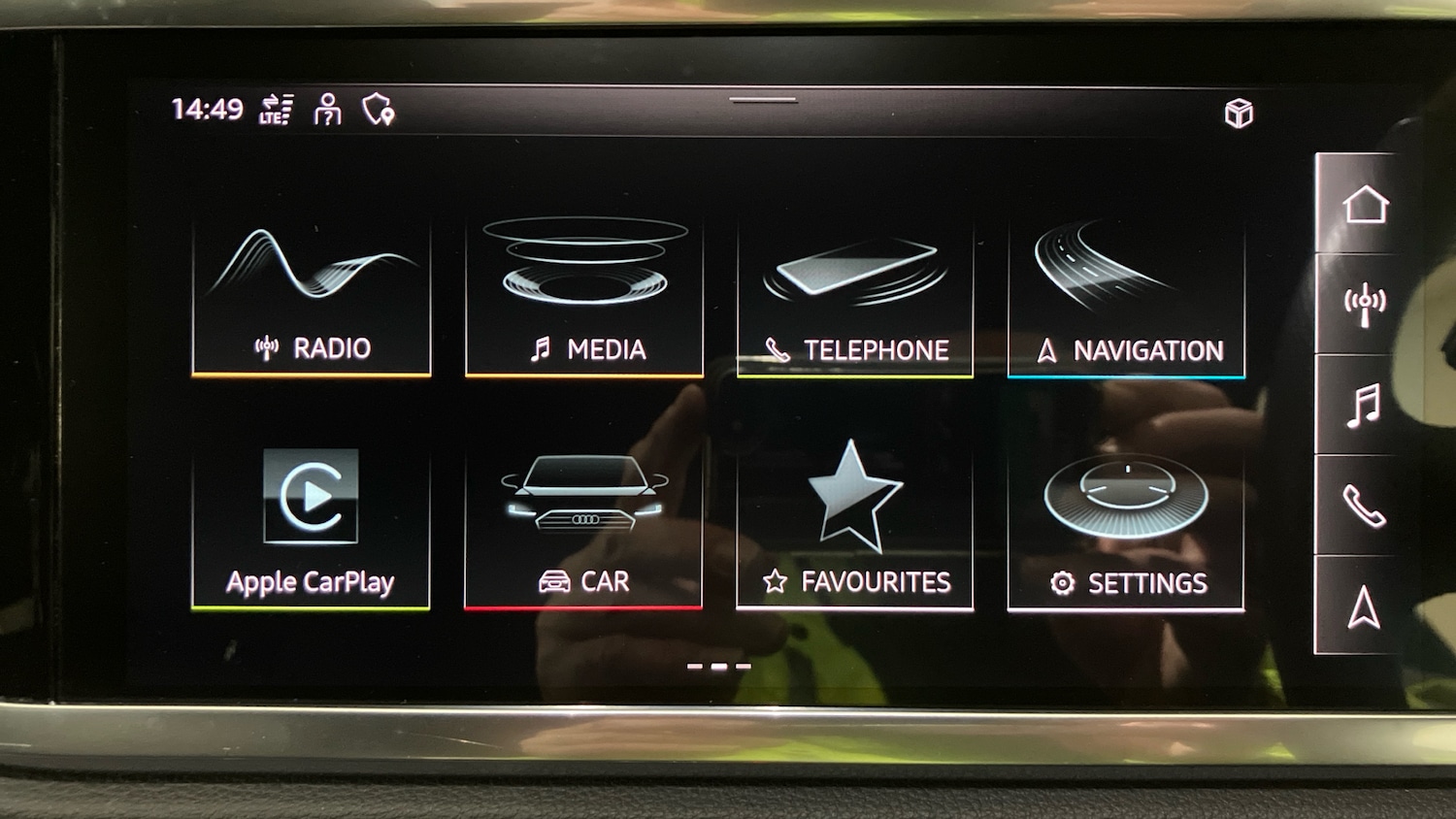This screenshot has width=1456, height=819.
Task: Click the radio antenna sidebar shortcut
Action: pyautogui.click(x=1365, y=305)
